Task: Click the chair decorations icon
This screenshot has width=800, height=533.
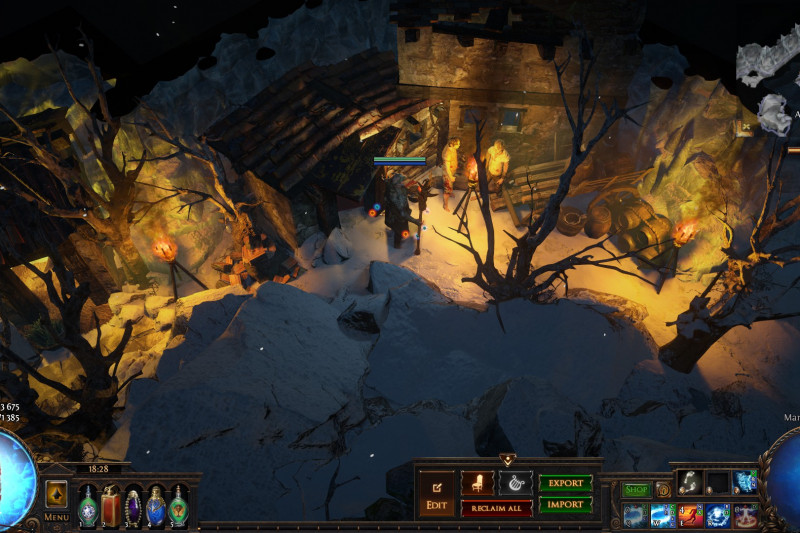Action: click(477, 483)
